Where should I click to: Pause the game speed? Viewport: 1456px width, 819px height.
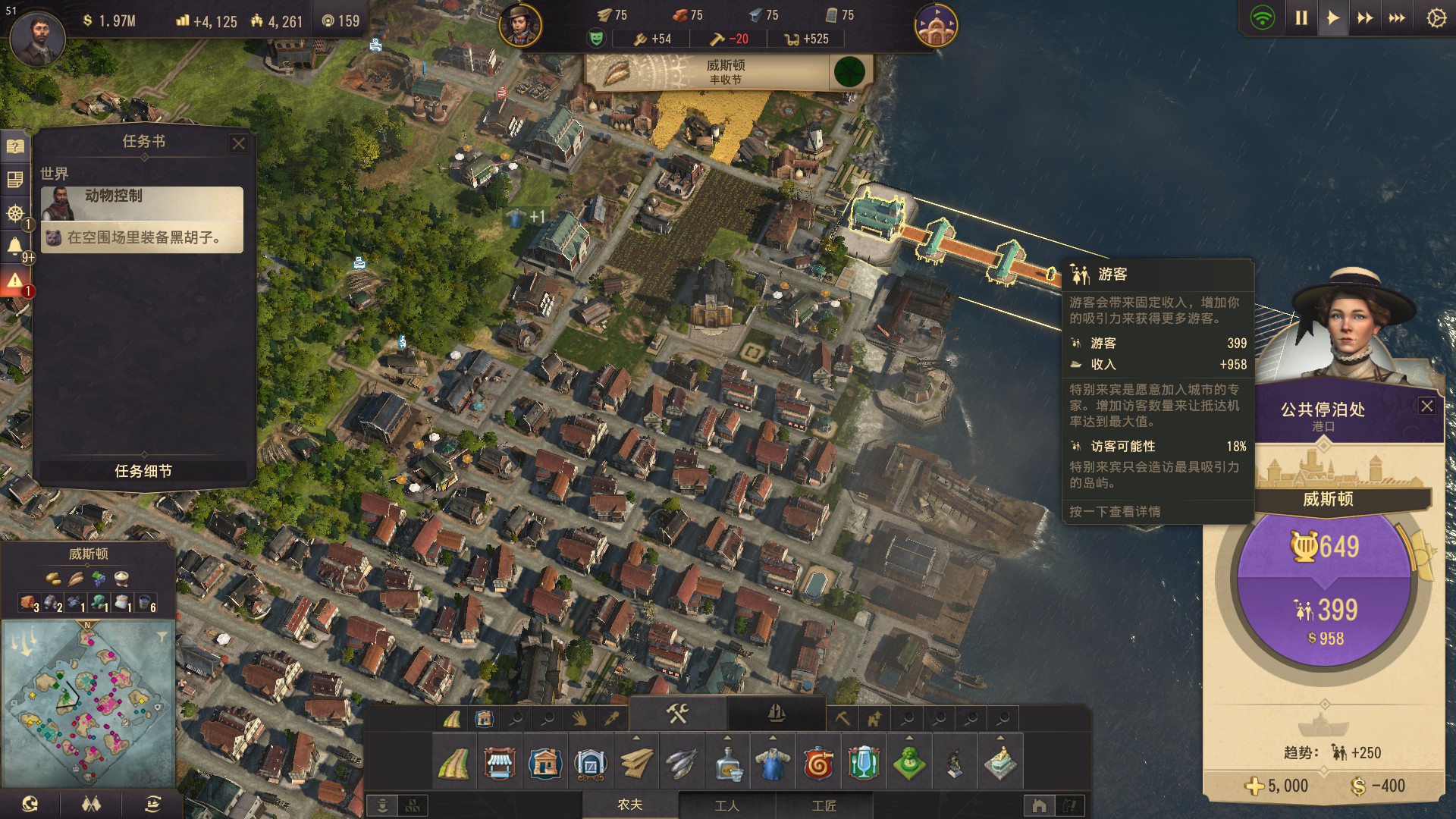[x=1301, y=18]
